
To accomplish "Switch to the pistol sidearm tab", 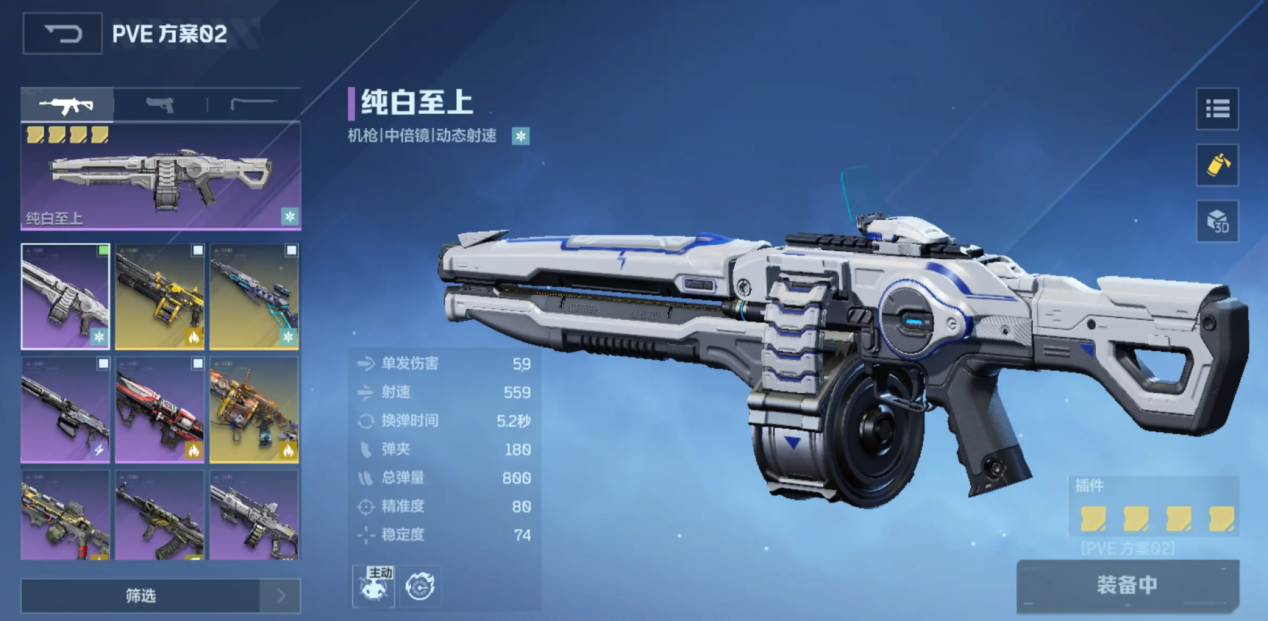I will click(160, 105).
